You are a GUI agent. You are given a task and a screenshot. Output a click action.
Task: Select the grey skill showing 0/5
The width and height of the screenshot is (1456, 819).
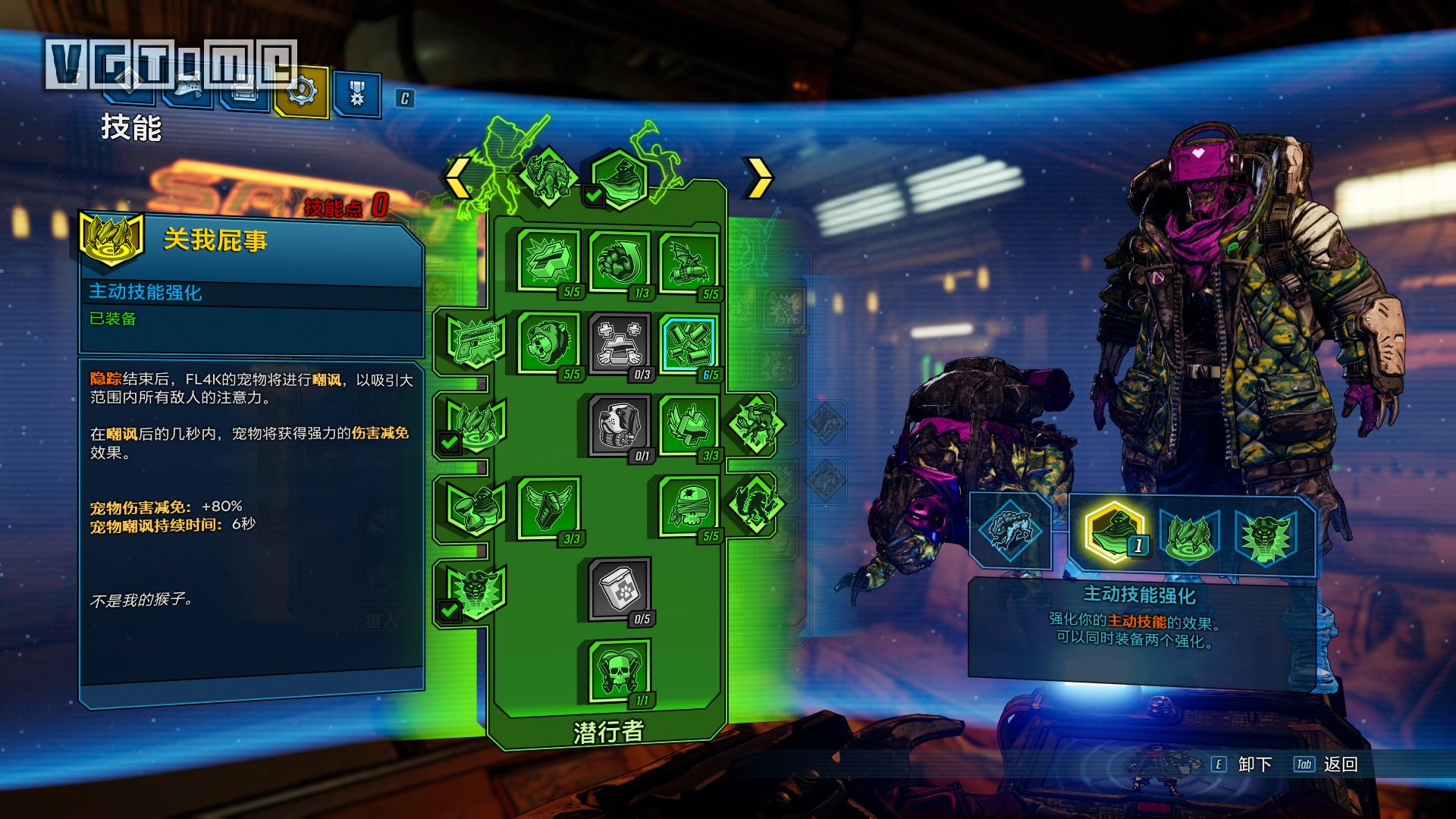click(619, 588)
